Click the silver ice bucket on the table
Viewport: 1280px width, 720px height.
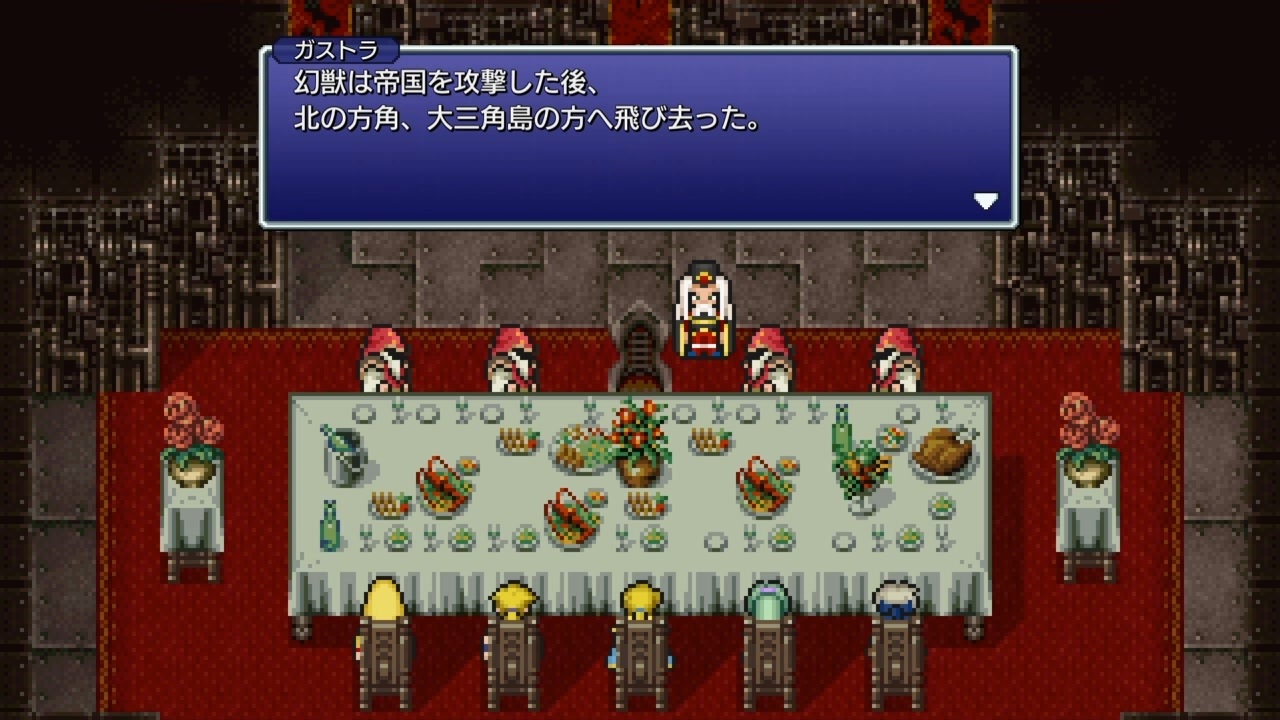(345, 460)
